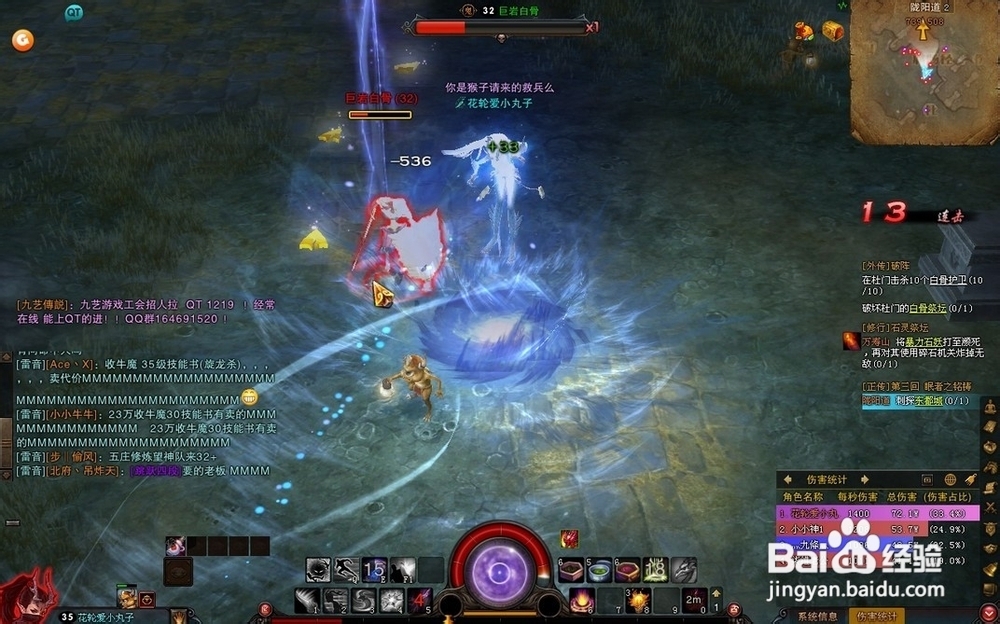This screenshot has width=1000, height=624.
Task: Open the red gift bag icon
Action: 804,32
